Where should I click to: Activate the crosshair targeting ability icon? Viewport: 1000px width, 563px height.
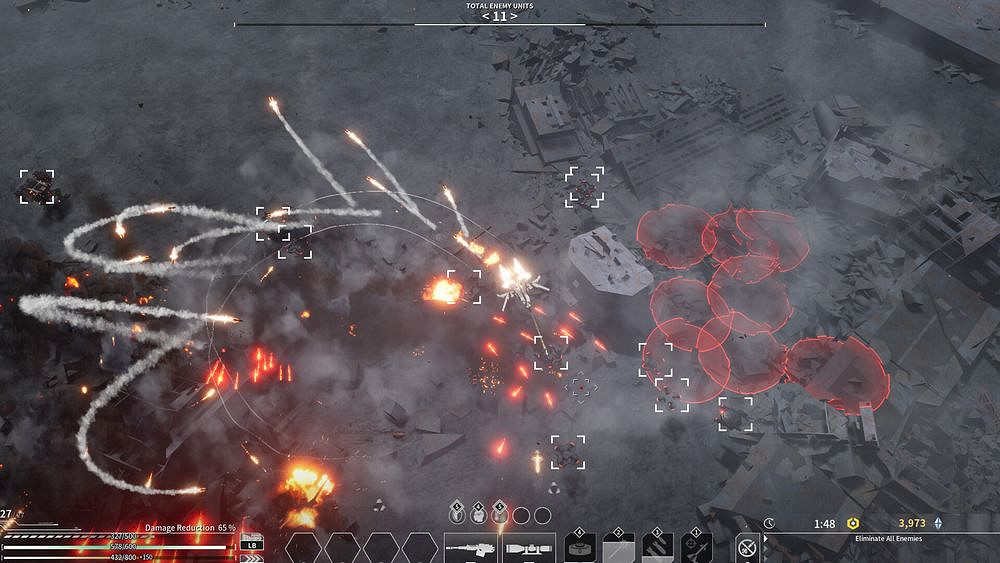(x=696, y=548)
